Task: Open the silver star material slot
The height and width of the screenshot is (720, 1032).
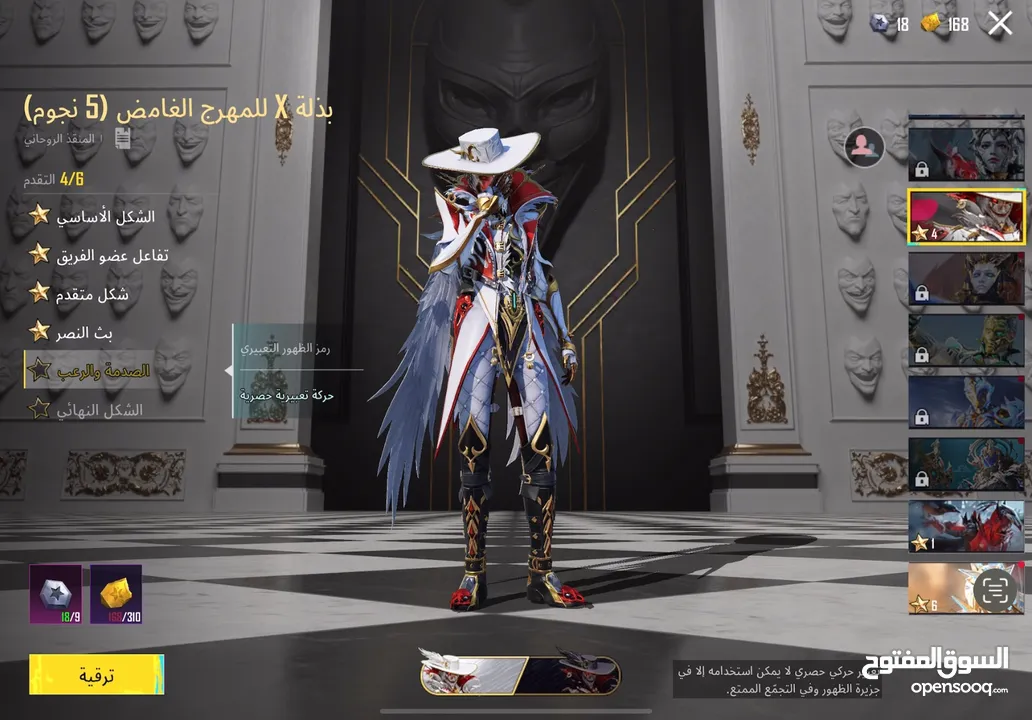Action: pos(55,594)
